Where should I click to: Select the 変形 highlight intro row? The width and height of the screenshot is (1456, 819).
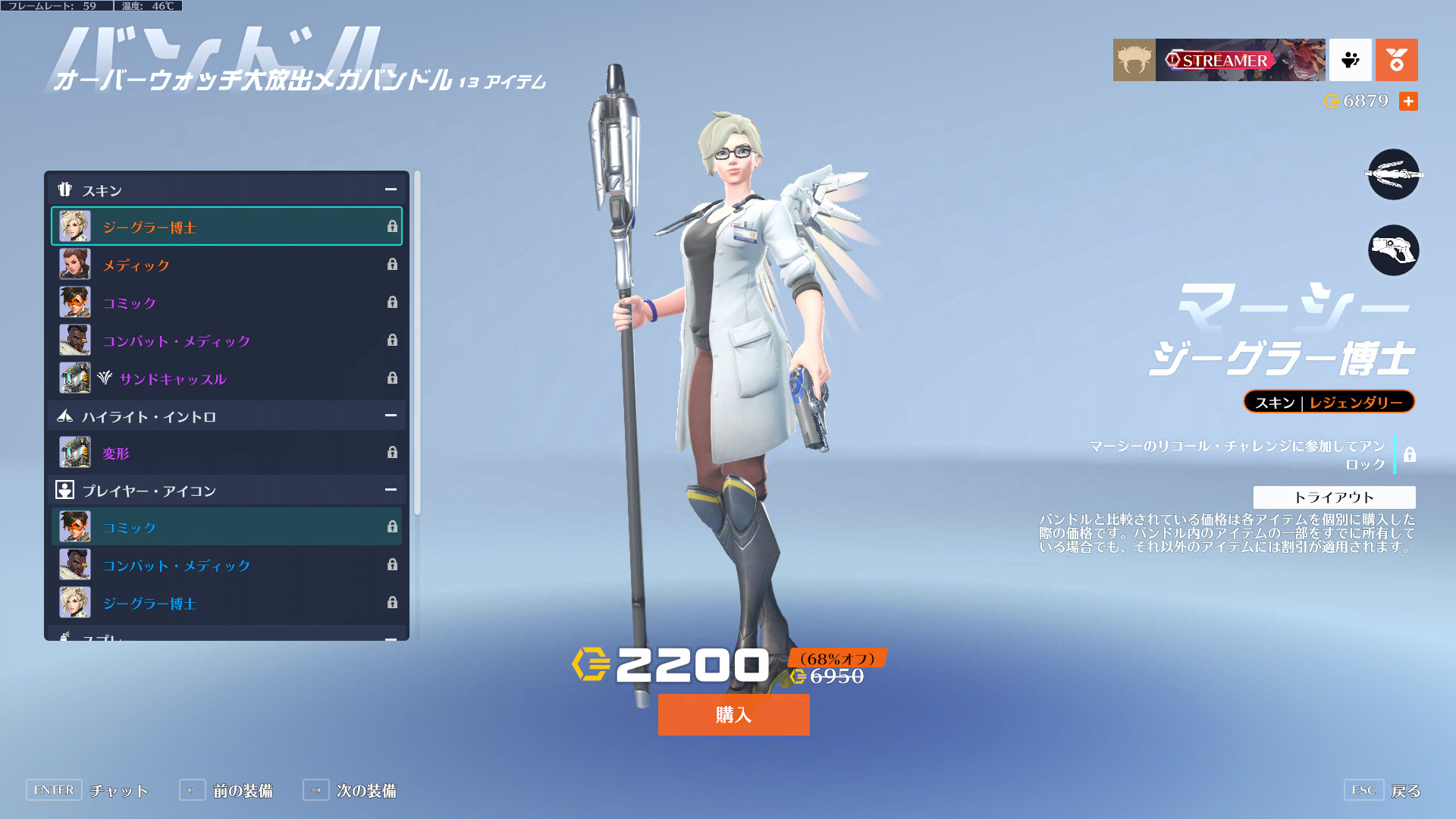226,453
